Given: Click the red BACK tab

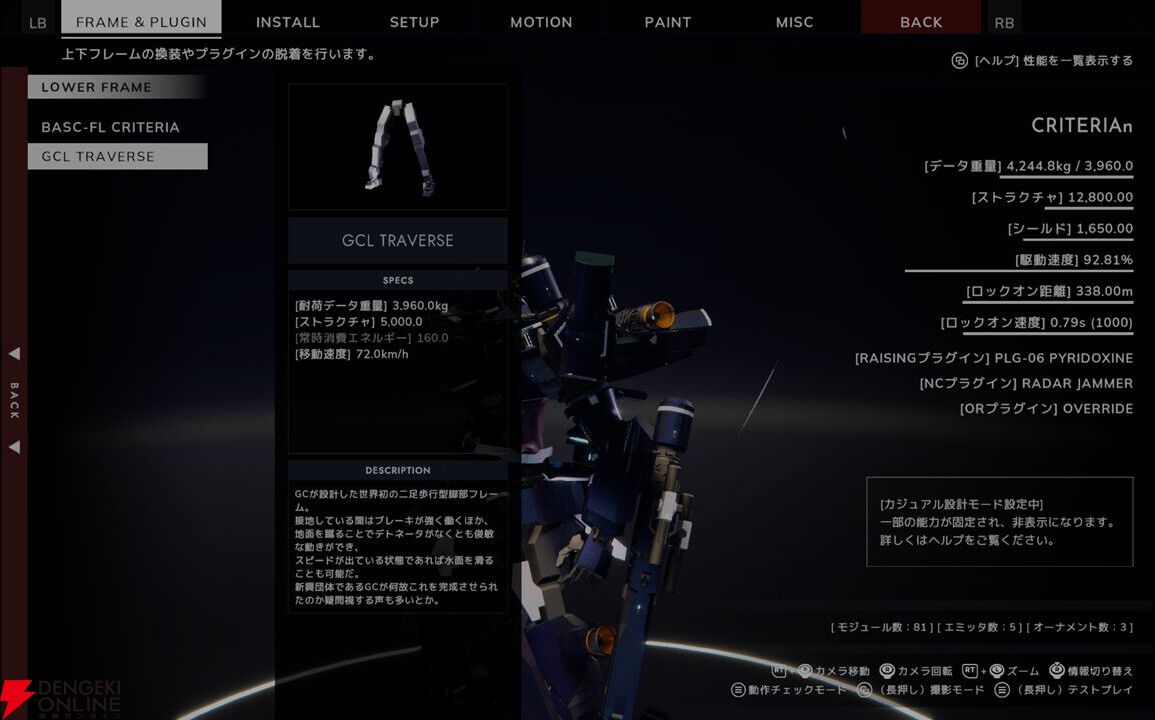Looking at the screenshot, I should [921, 21].
